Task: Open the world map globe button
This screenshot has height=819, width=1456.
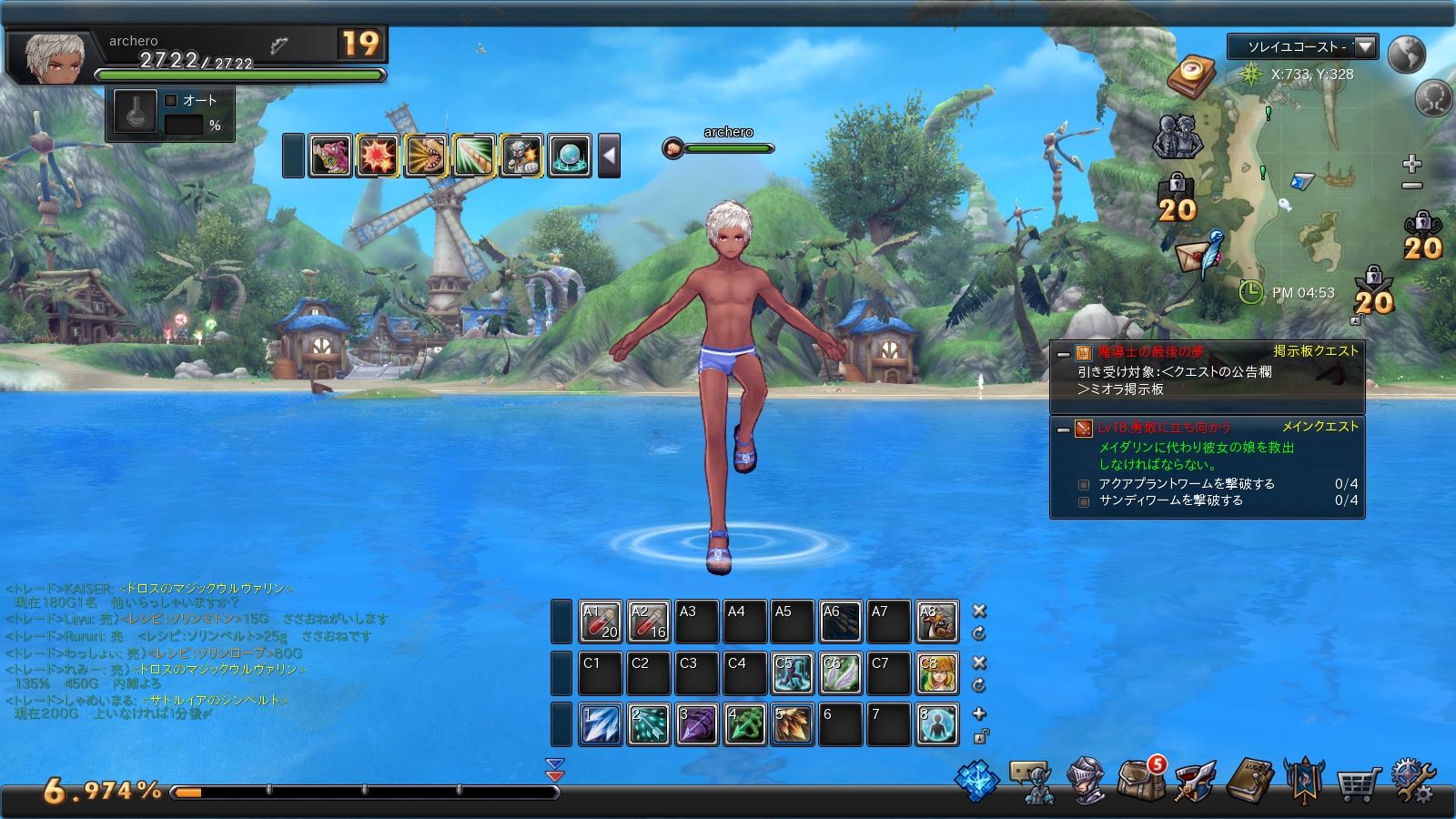Action: (1407, 54)
